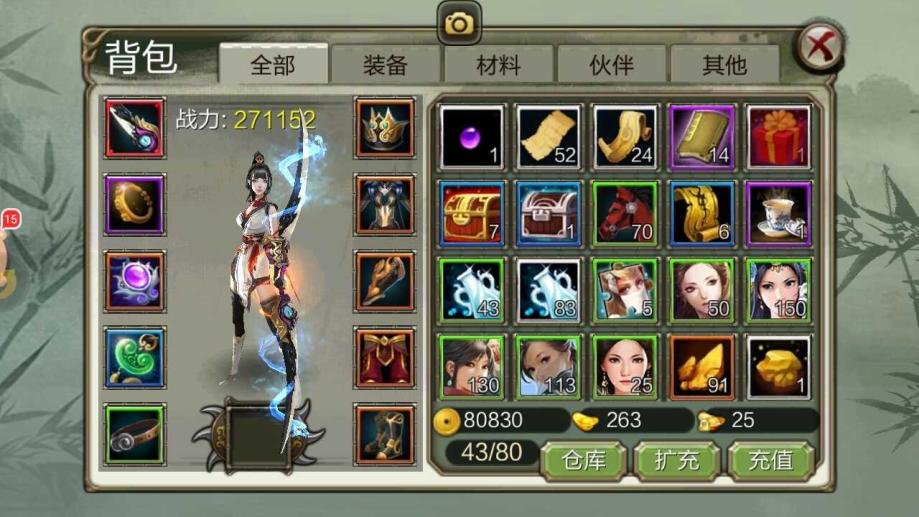The image size is (919, 517).
Task: Select the equipped gold ring slot
Action: (x=135, y=203)
